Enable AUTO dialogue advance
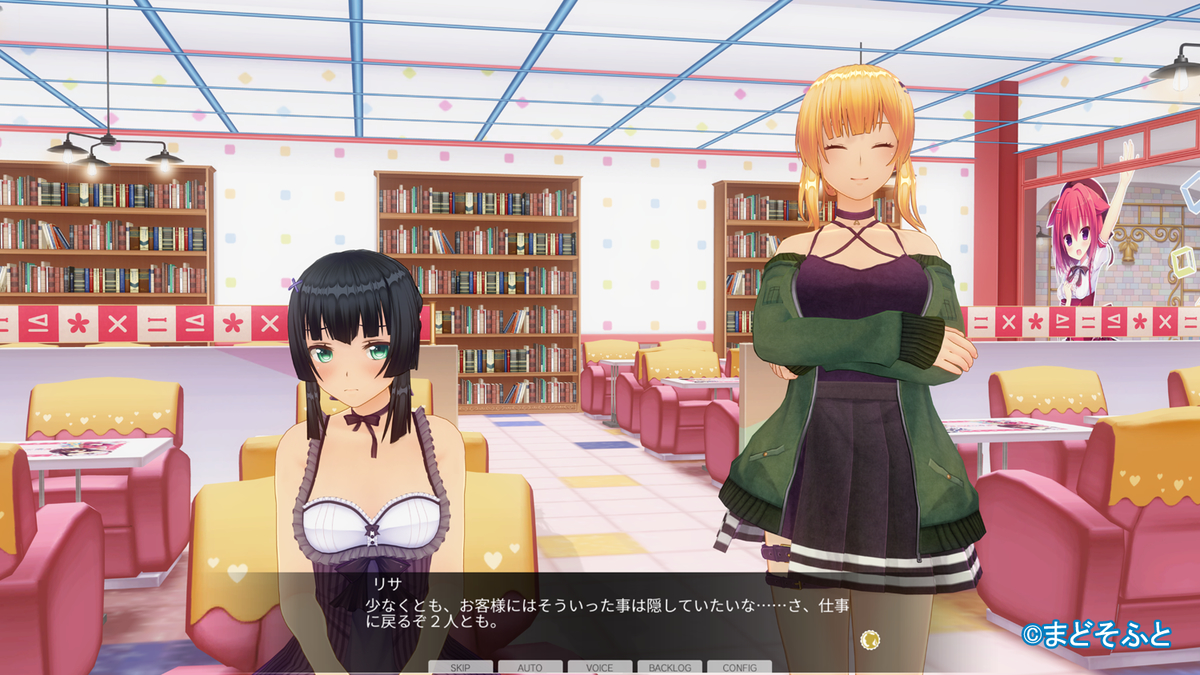The width and height of the screenshot is (1200, 675). coord(530,667)
